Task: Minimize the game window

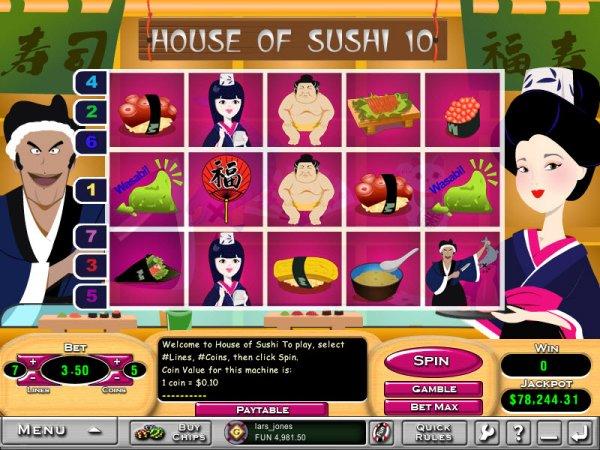Action: coord(545,432)
